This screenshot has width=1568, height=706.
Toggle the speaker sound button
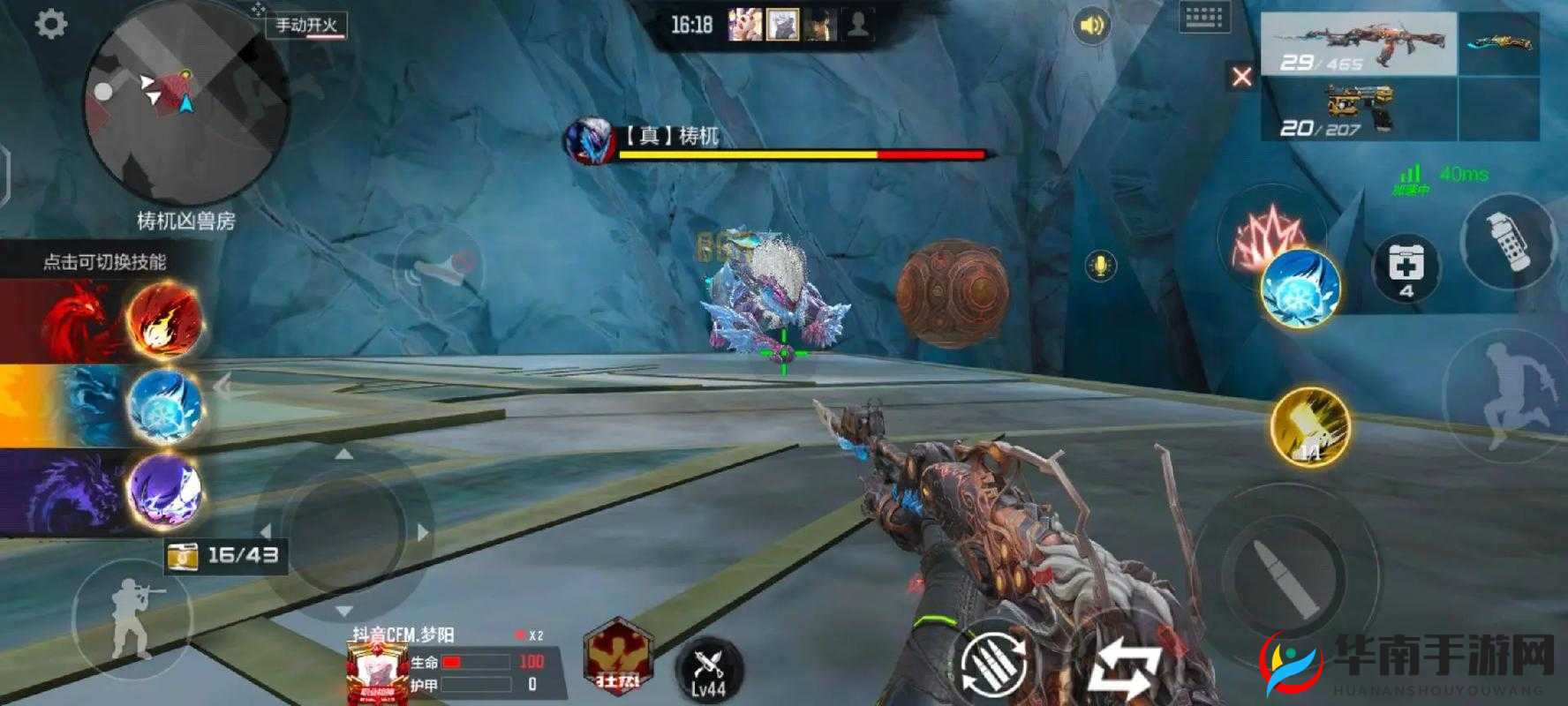[1092, 26]
